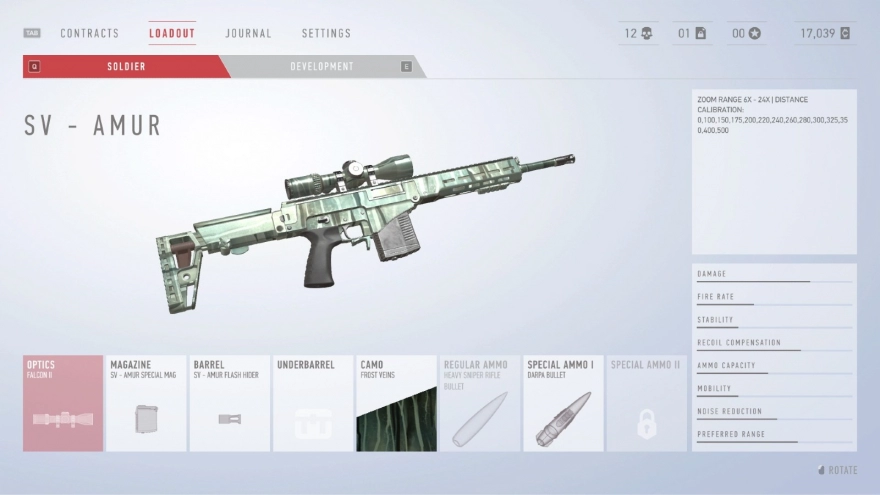Open the Journal tab
The height and width of the screenshot is (495, 880).
(248, 33)
